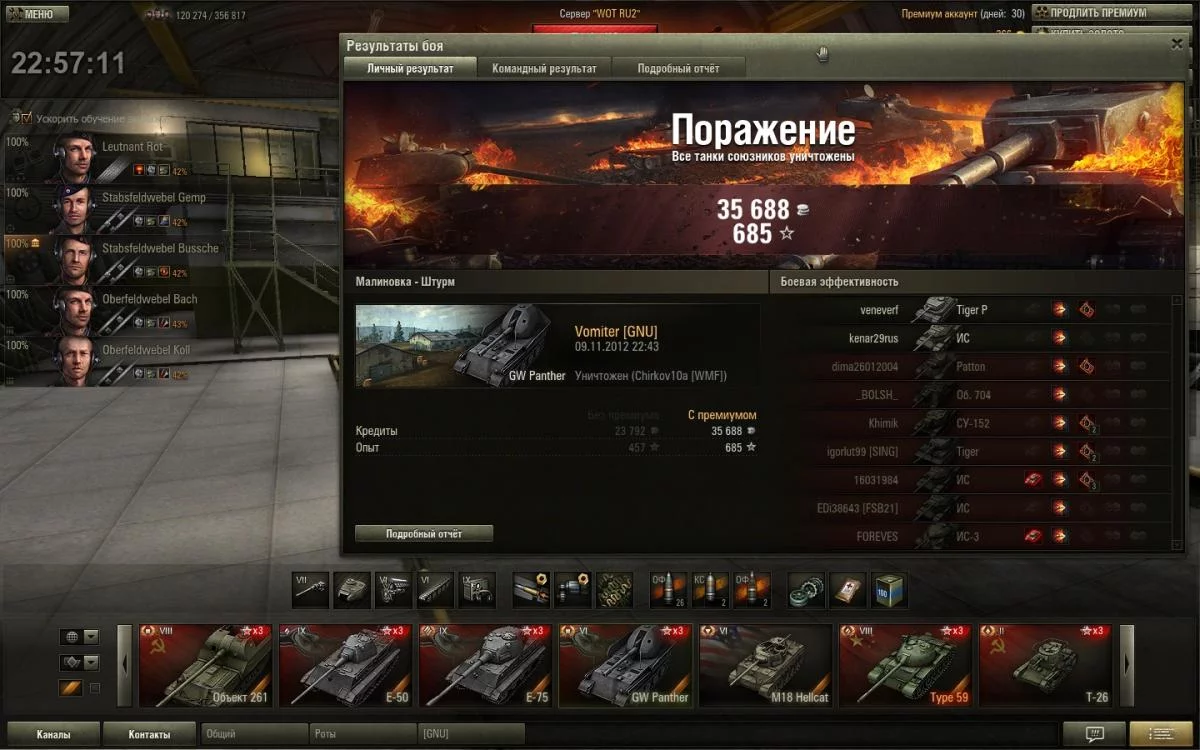Open the Контакты contacts button
This screenshot has height=750, width=1200.
click(x=149, y=735)
